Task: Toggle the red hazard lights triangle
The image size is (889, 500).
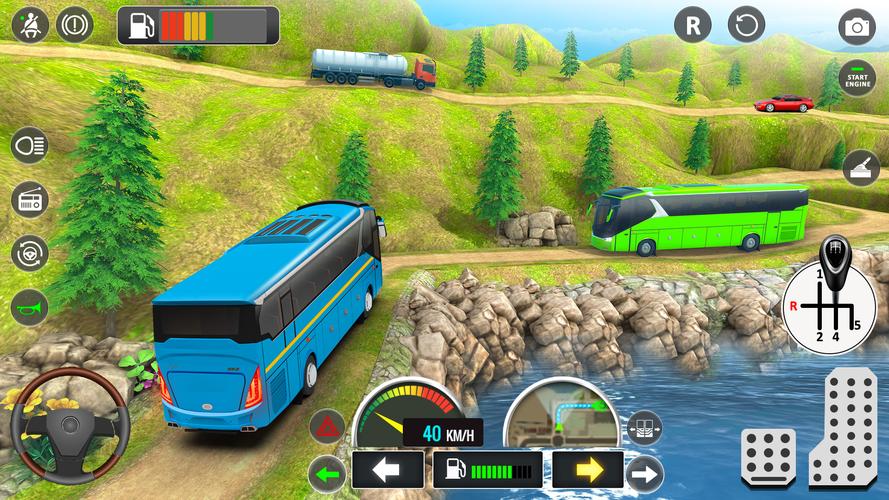Action: tap(327, 427)
